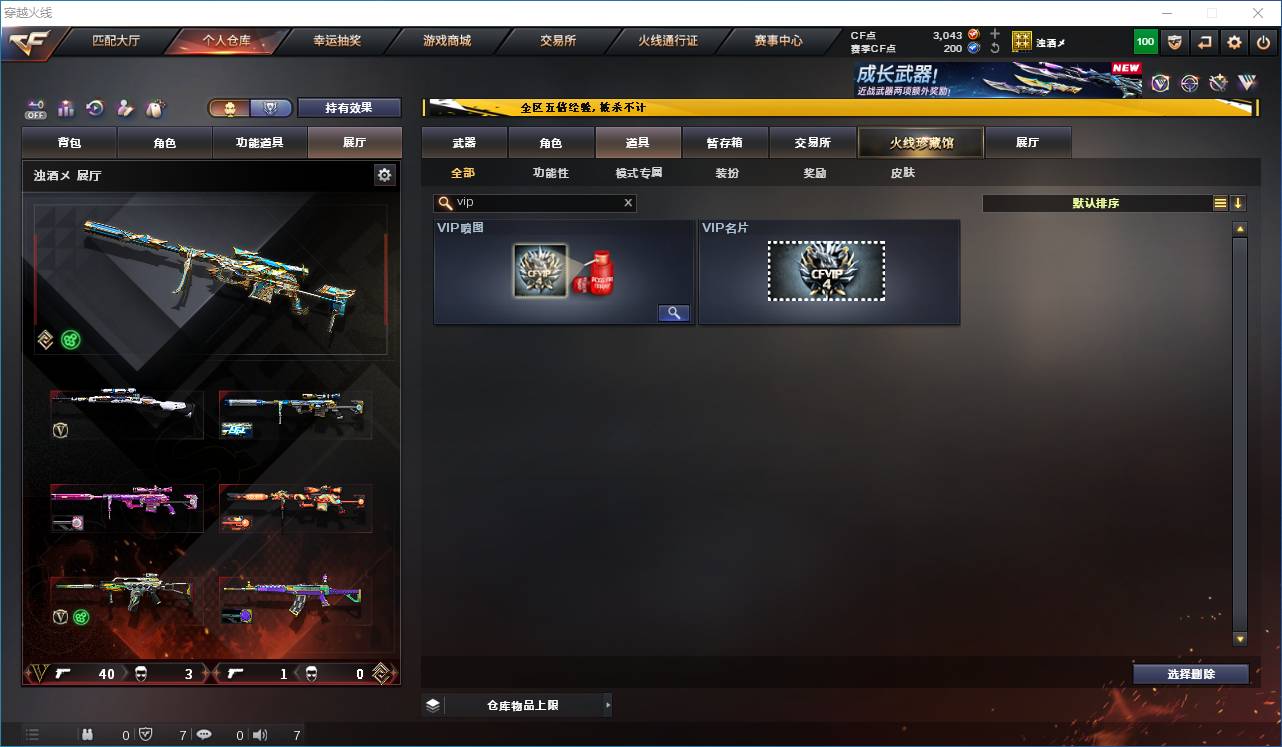The width and height of the screenshot is (1282, 747).
Task: Click the 选择删除 button
Action: click(x=1191, y=675)
